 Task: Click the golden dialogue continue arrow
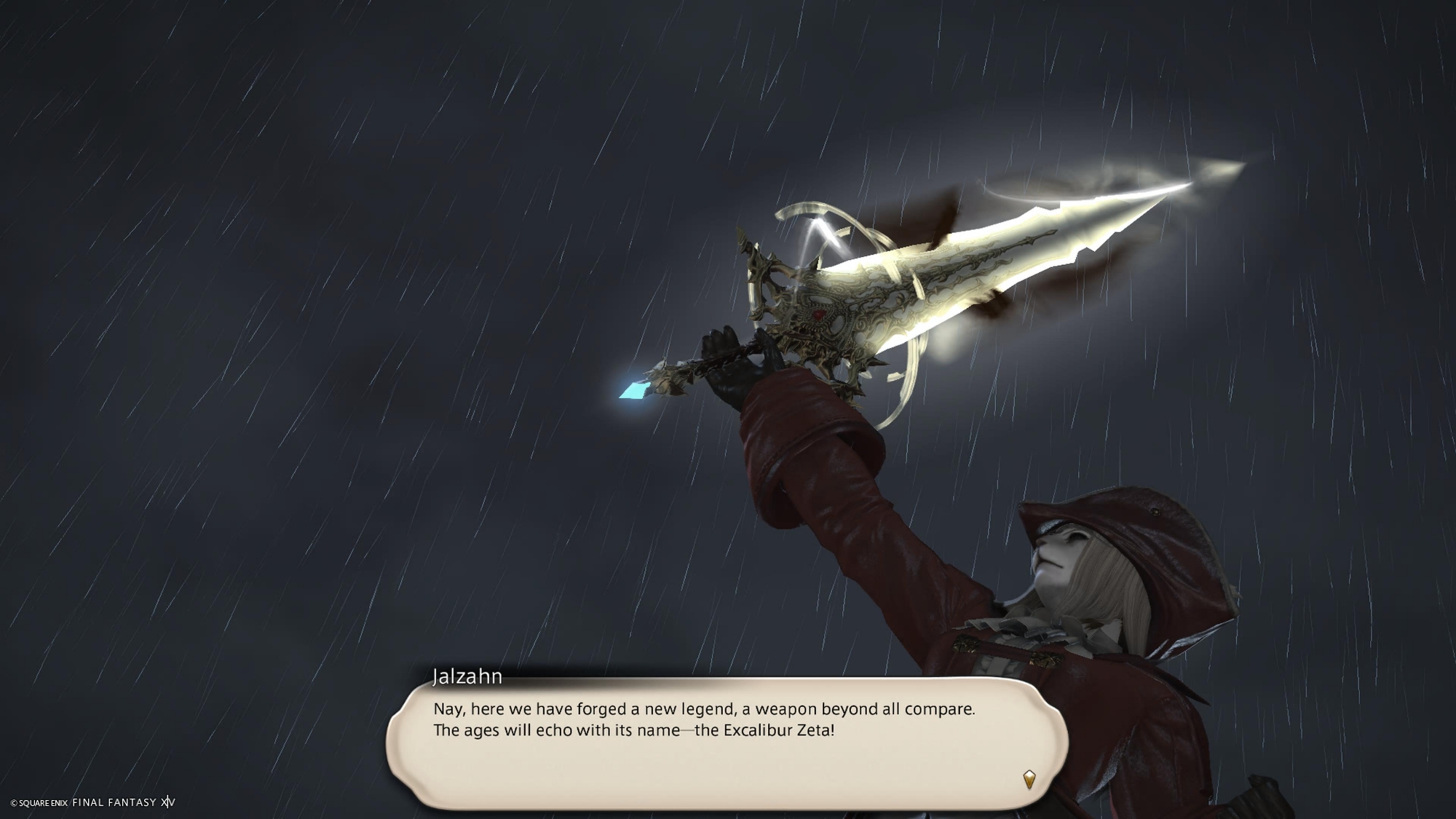click(x=1029, y=780)
